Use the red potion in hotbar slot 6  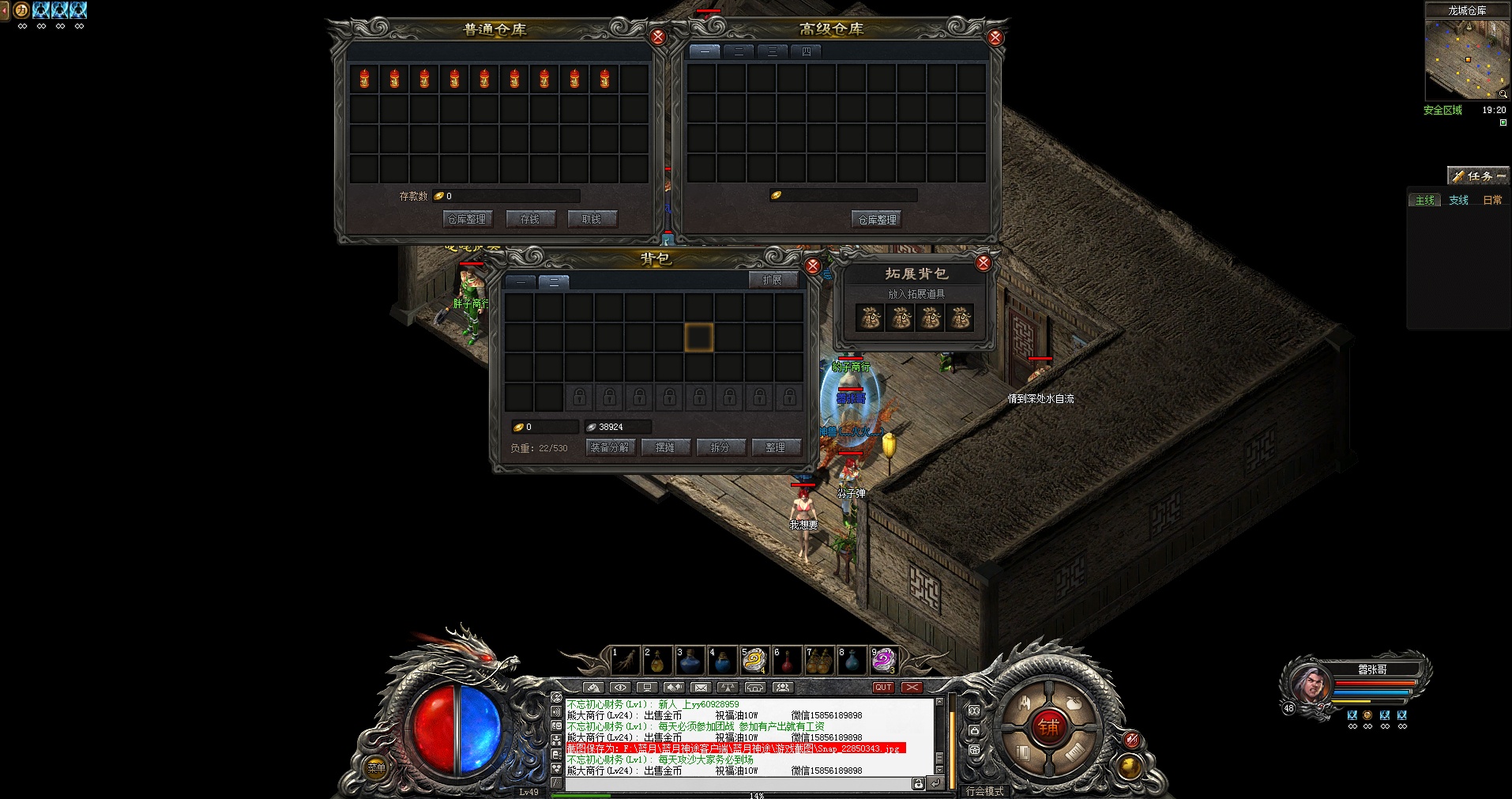coord(787,661)
